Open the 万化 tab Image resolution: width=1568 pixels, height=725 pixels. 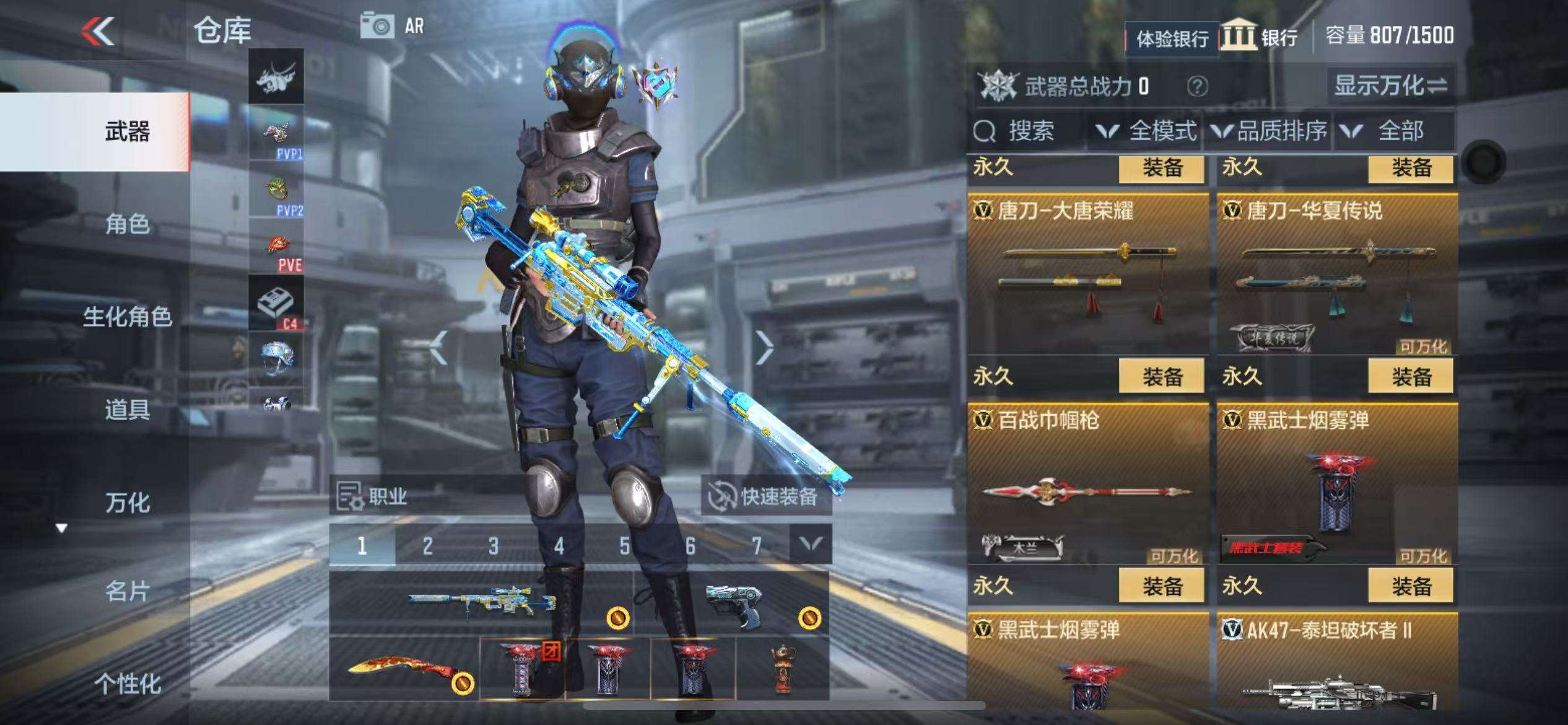pos(127,503)
